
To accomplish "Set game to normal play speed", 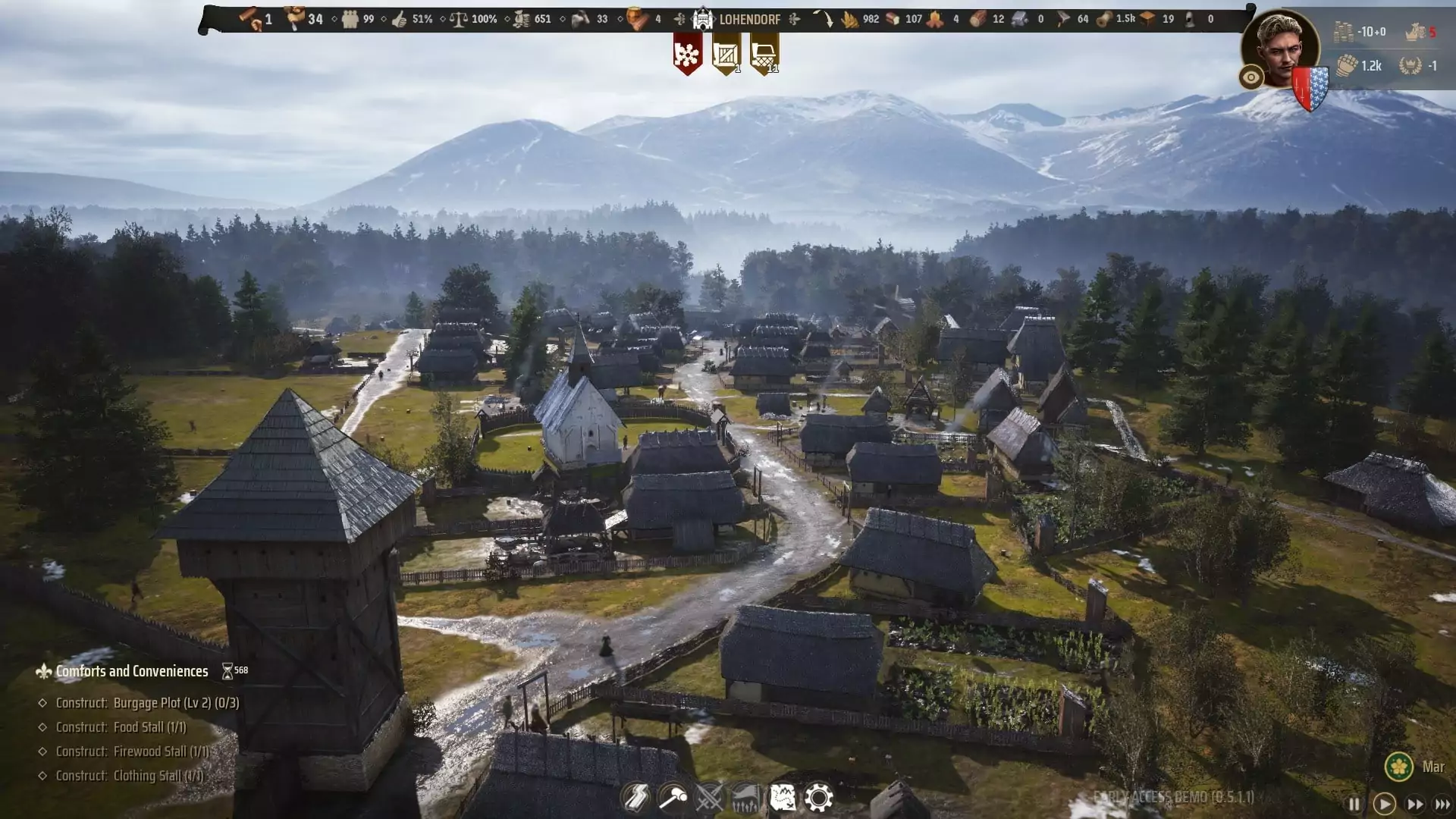I will (x=1384, y=804).
